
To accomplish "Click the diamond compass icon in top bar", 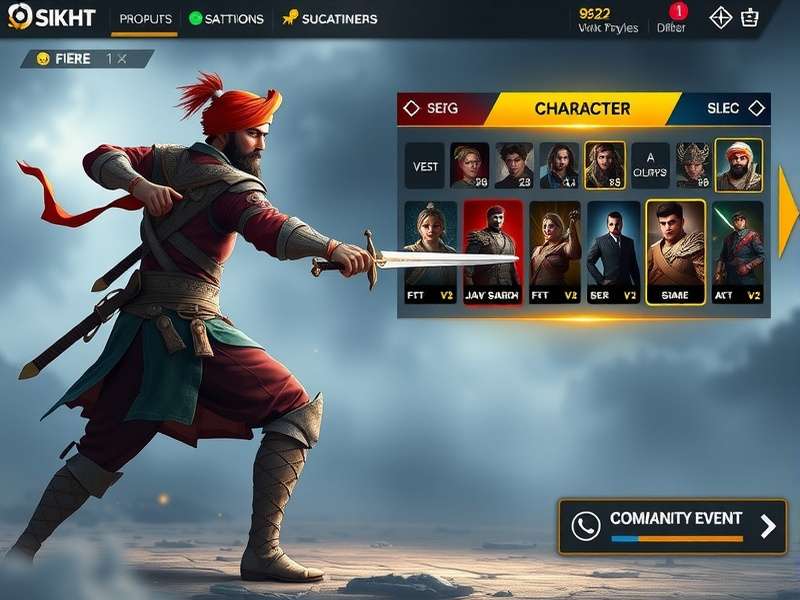I will pyautogui.click(x=721, y=18).
